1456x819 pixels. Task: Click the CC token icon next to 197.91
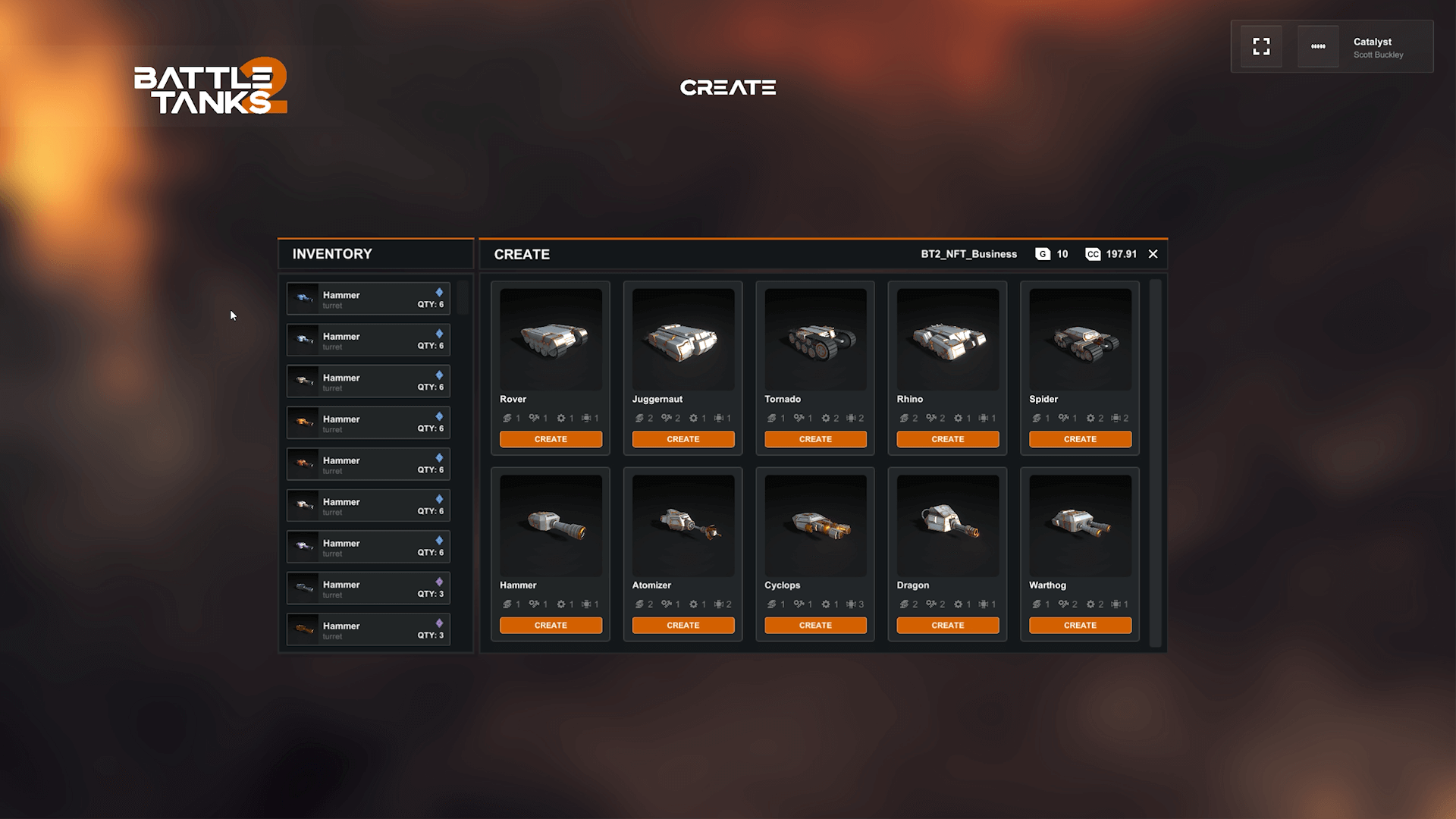[1092, 254]
